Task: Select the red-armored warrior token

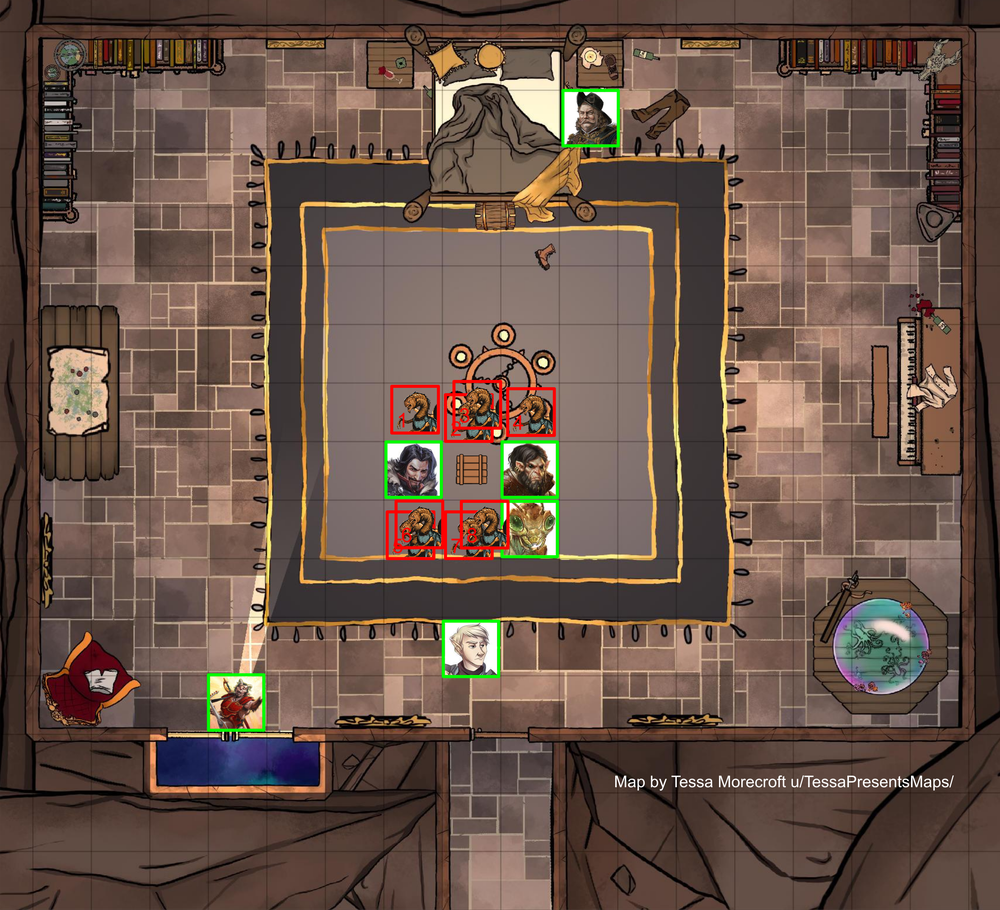Action: pos(236,702)
